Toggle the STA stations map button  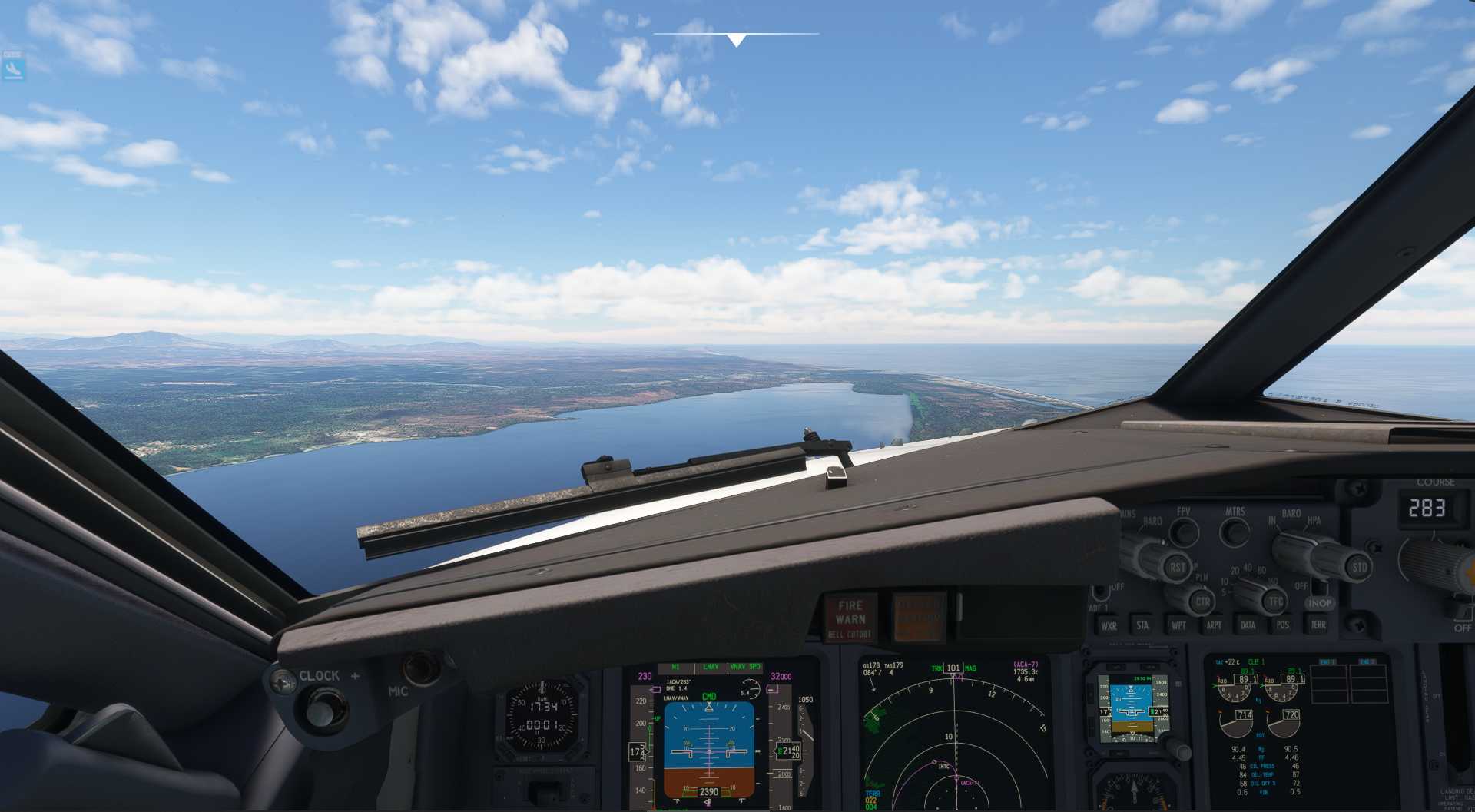coord(1142,625)
